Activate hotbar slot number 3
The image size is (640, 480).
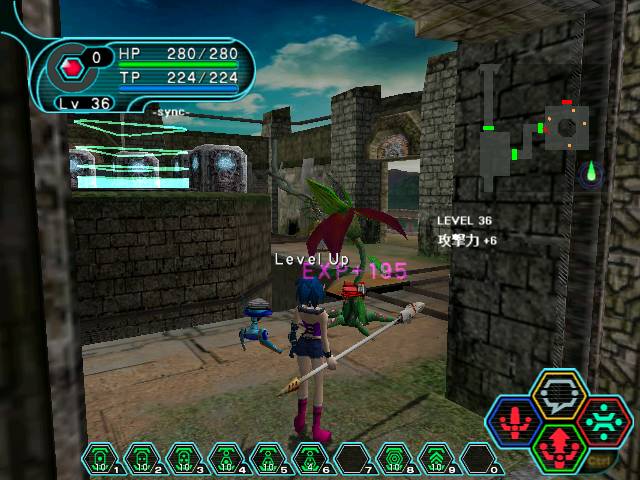[x=183, y=460]
